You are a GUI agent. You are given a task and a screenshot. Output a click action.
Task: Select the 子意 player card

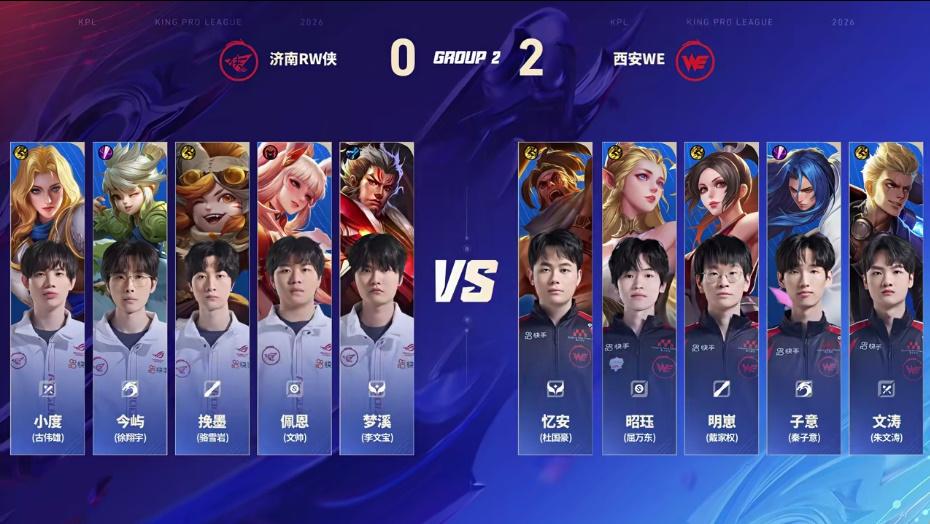coord(804,297)
